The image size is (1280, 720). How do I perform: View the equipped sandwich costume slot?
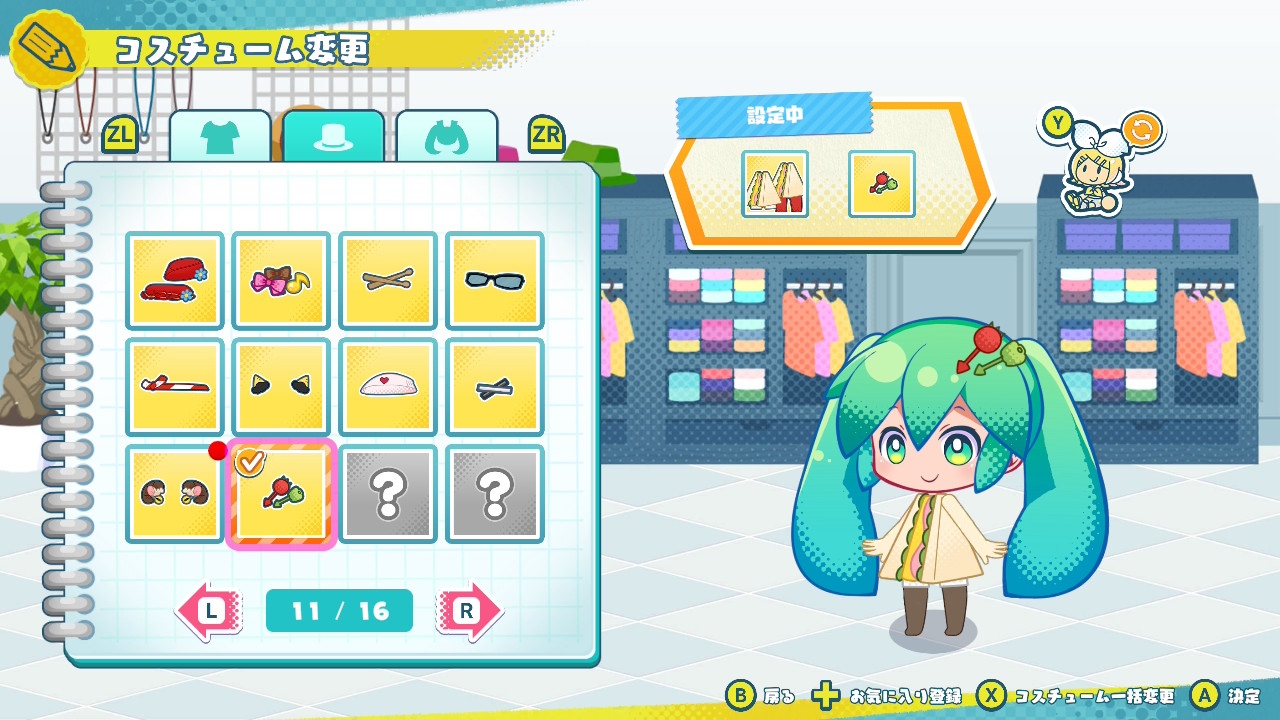click(x=775, y=184)
